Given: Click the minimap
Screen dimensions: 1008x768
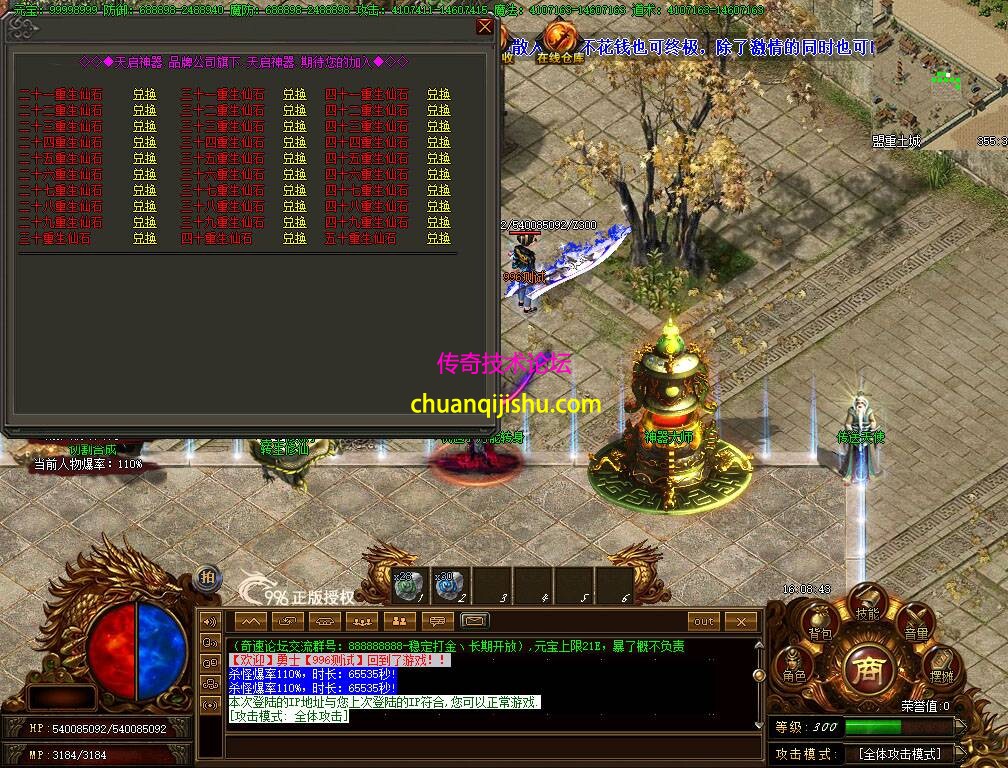Looking at the screenshot, I should point(940,75).
